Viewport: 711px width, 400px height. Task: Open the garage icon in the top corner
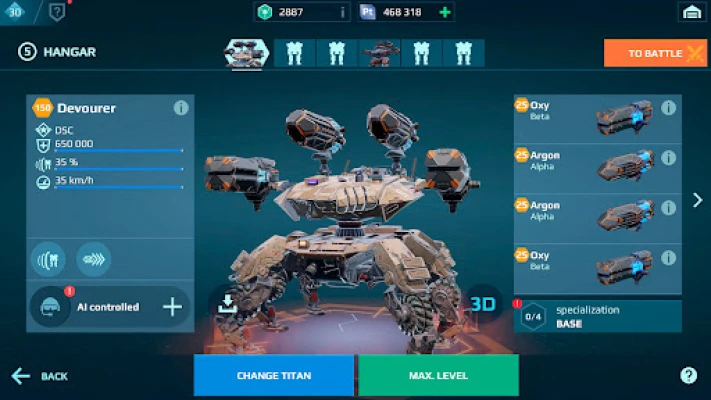(x=689, y=12)
